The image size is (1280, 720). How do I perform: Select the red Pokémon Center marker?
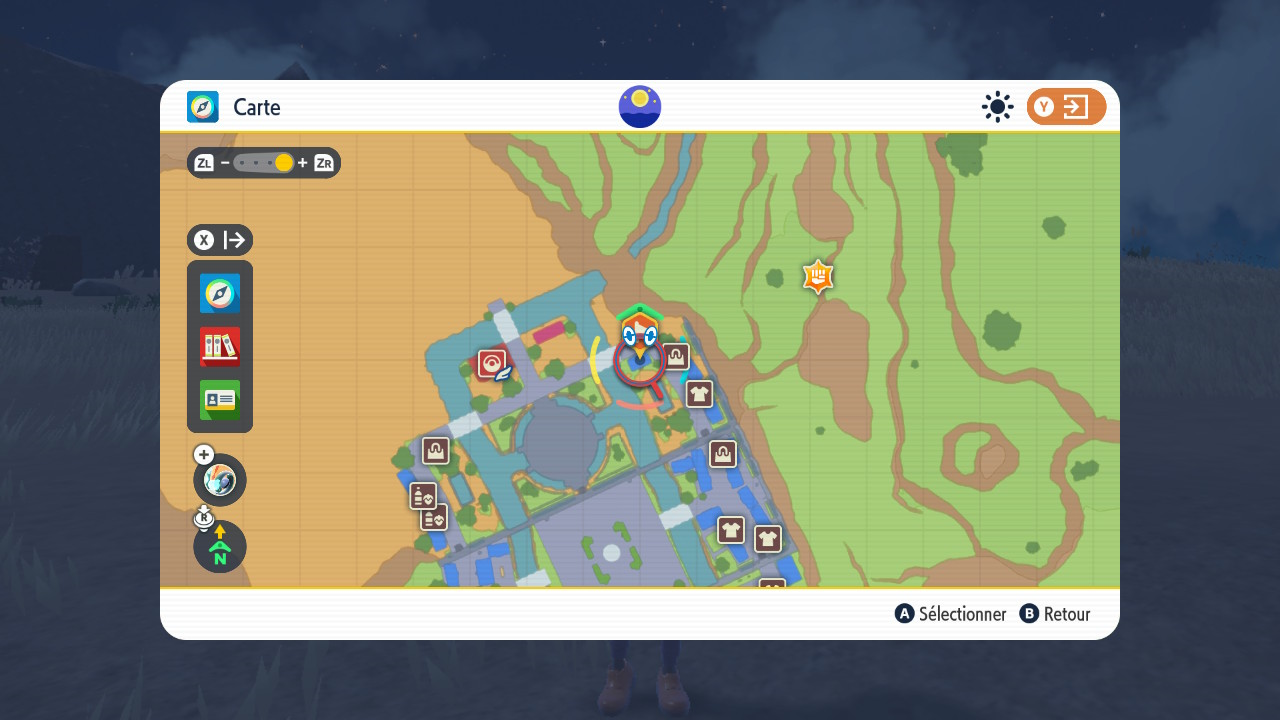pos(492,364)
